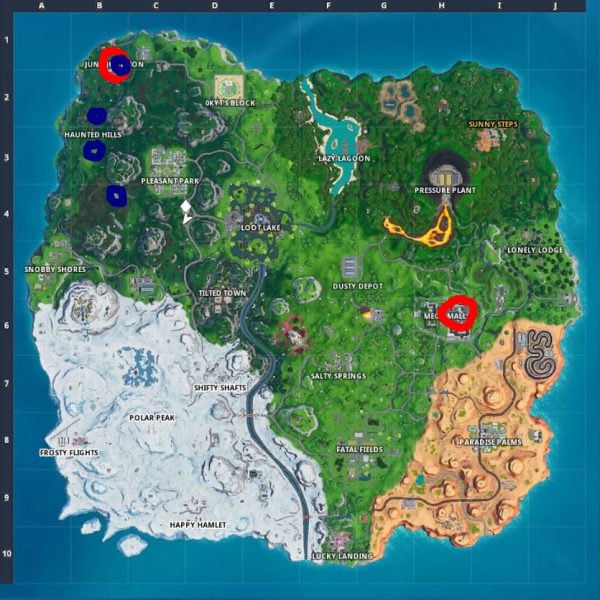Select the red circle marker at Junk Junction
Screen dimensions: 600x600
115,64
